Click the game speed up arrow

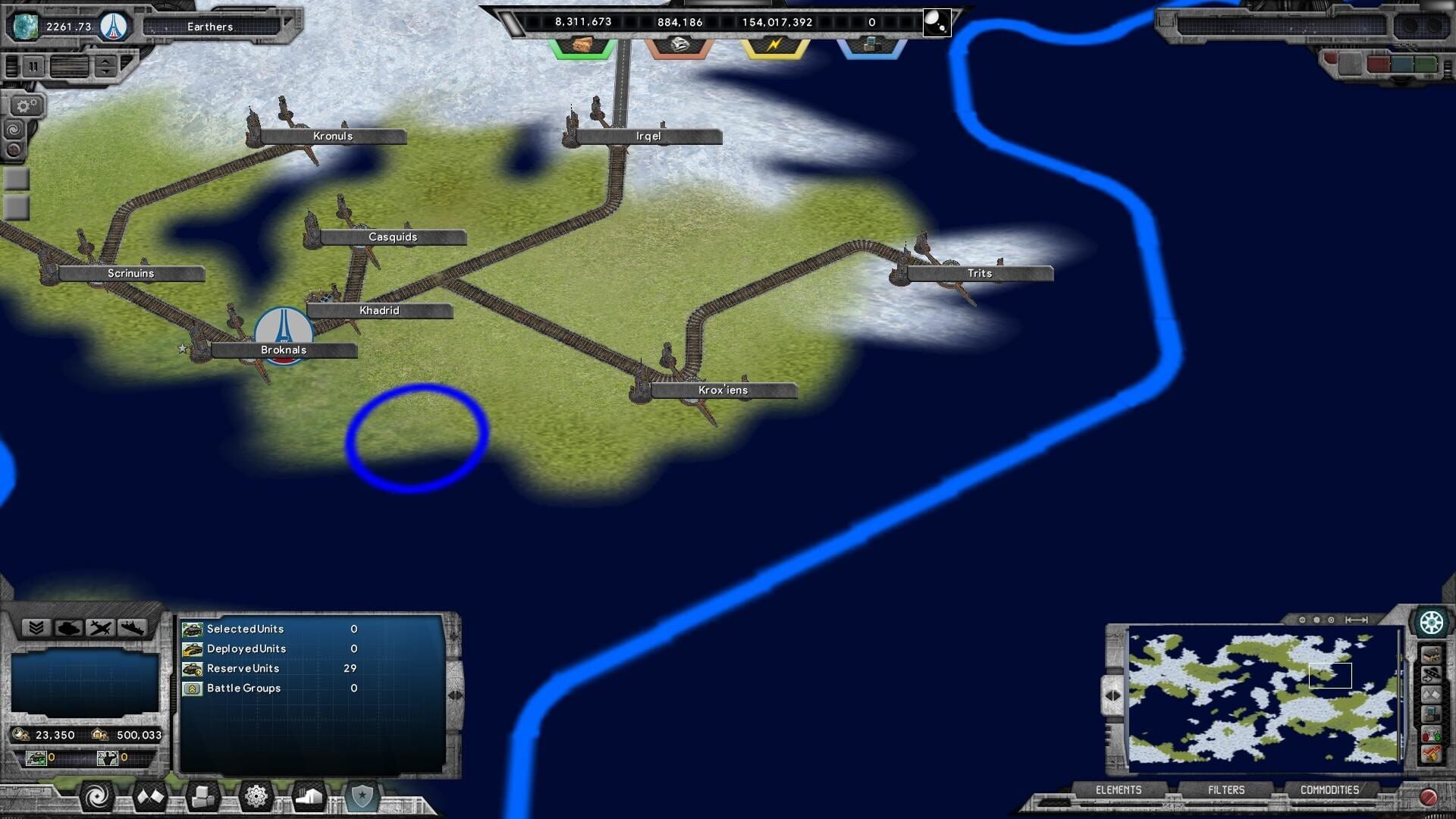[x=105, y=62]
